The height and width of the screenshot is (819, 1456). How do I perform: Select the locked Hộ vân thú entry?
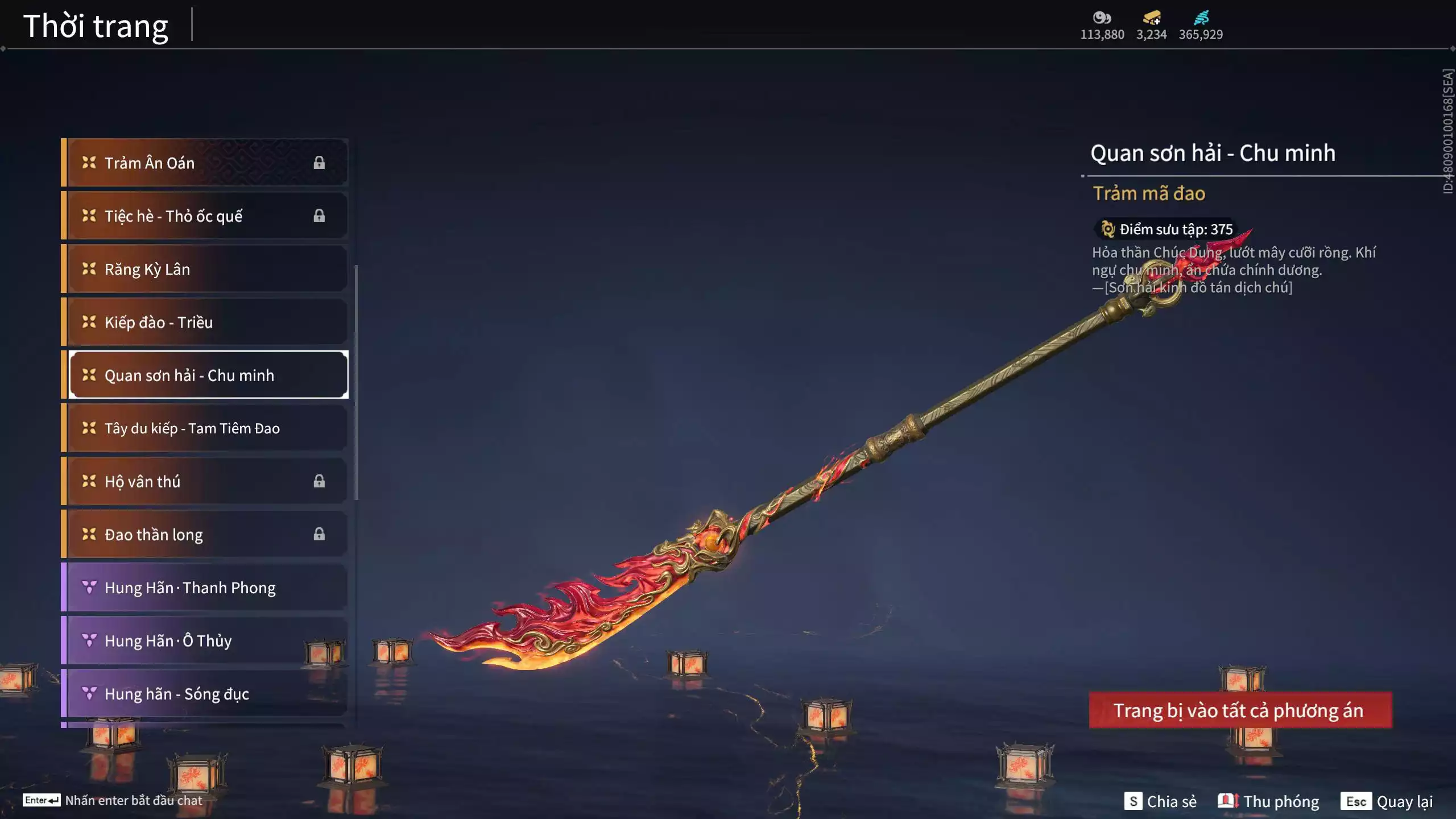pos(205,481)
